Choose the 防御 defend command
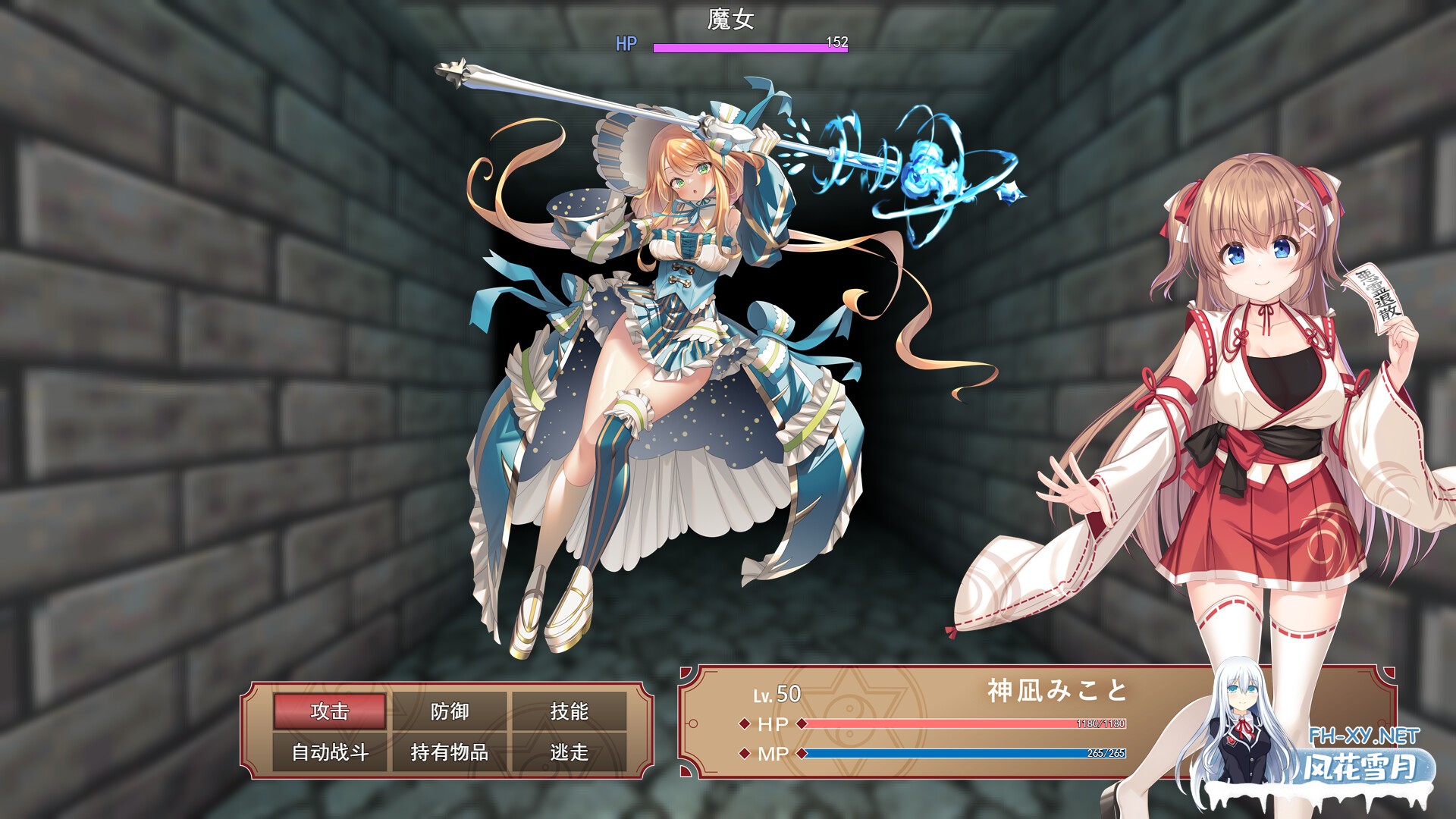The image size is (1456, 819). click(x=450, y=711)
